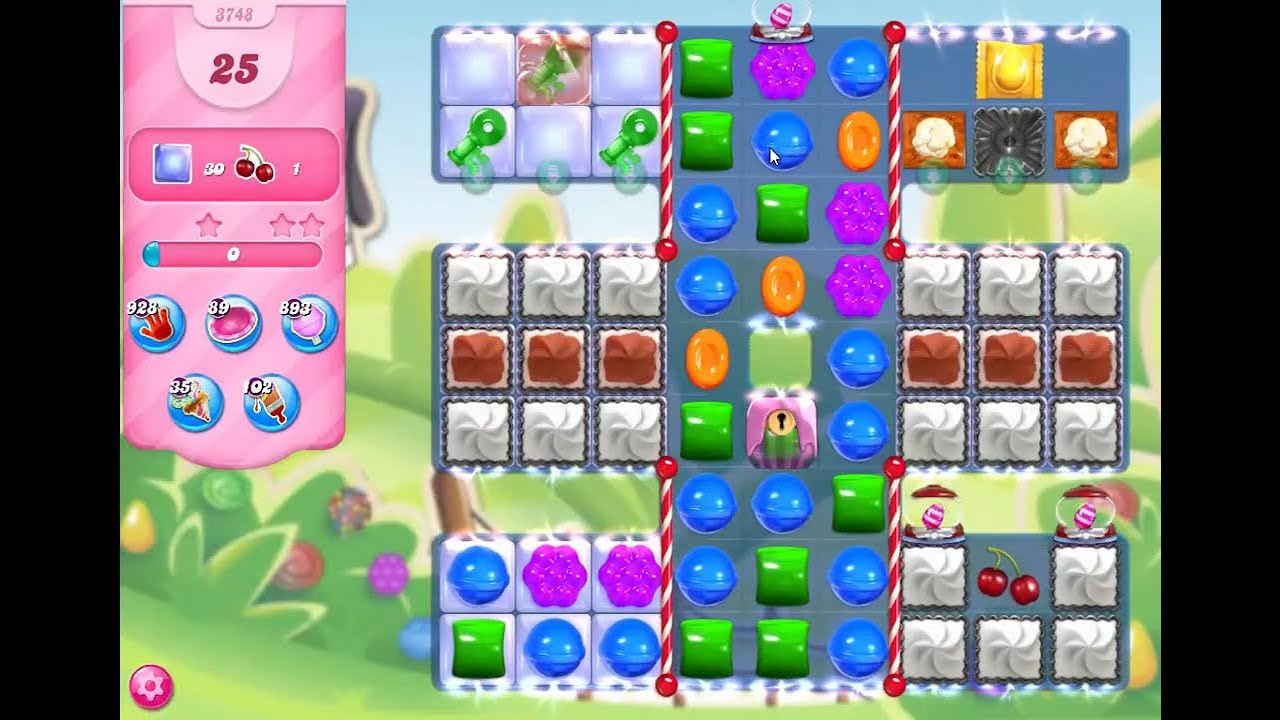1280x720 pixels.
Task: Open the settings gear in the bottom corner
Action: click(152, 685)
